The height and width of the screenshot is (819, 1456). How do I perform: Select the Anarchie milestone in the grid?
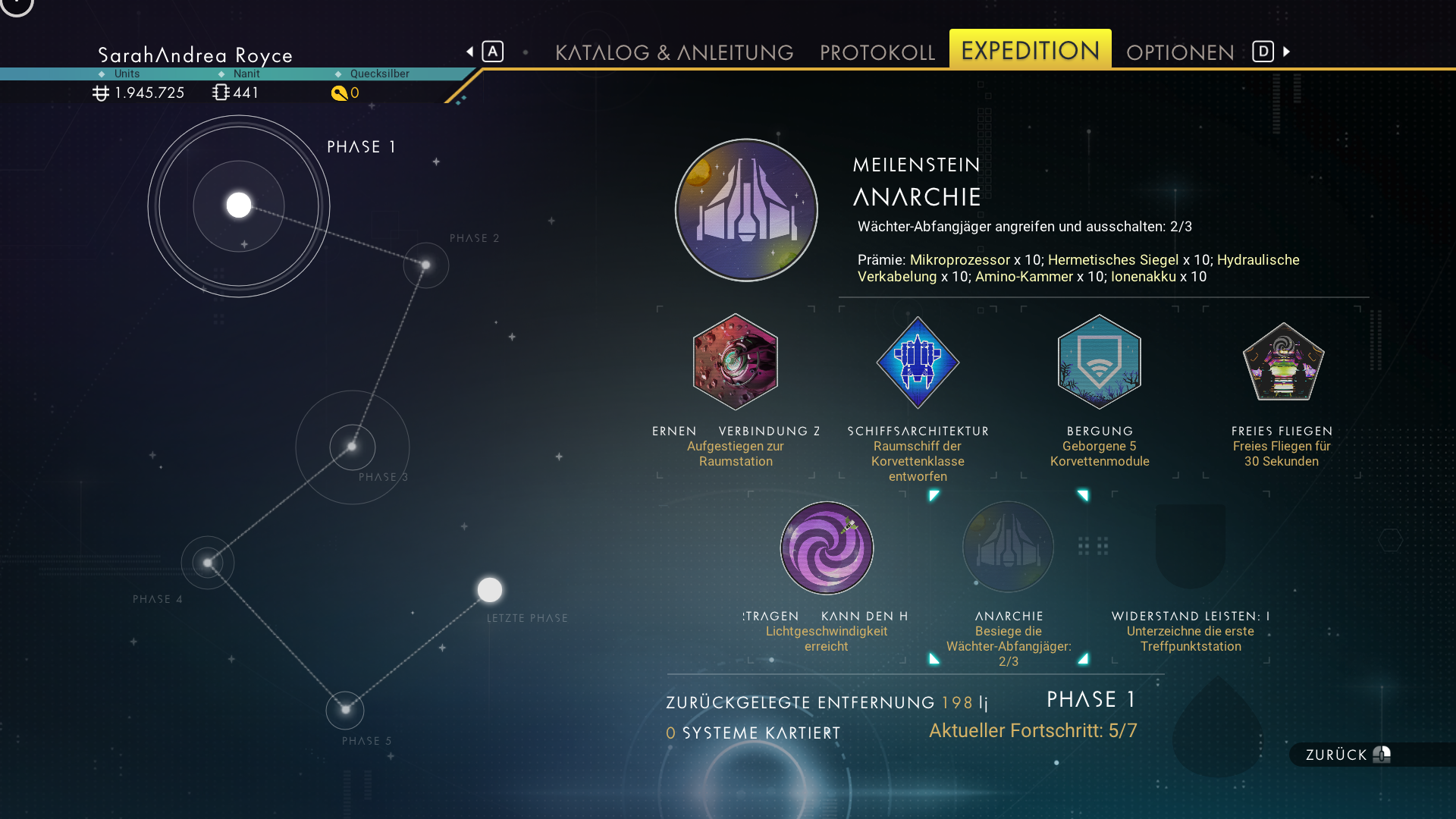[x=1009, y=548]
